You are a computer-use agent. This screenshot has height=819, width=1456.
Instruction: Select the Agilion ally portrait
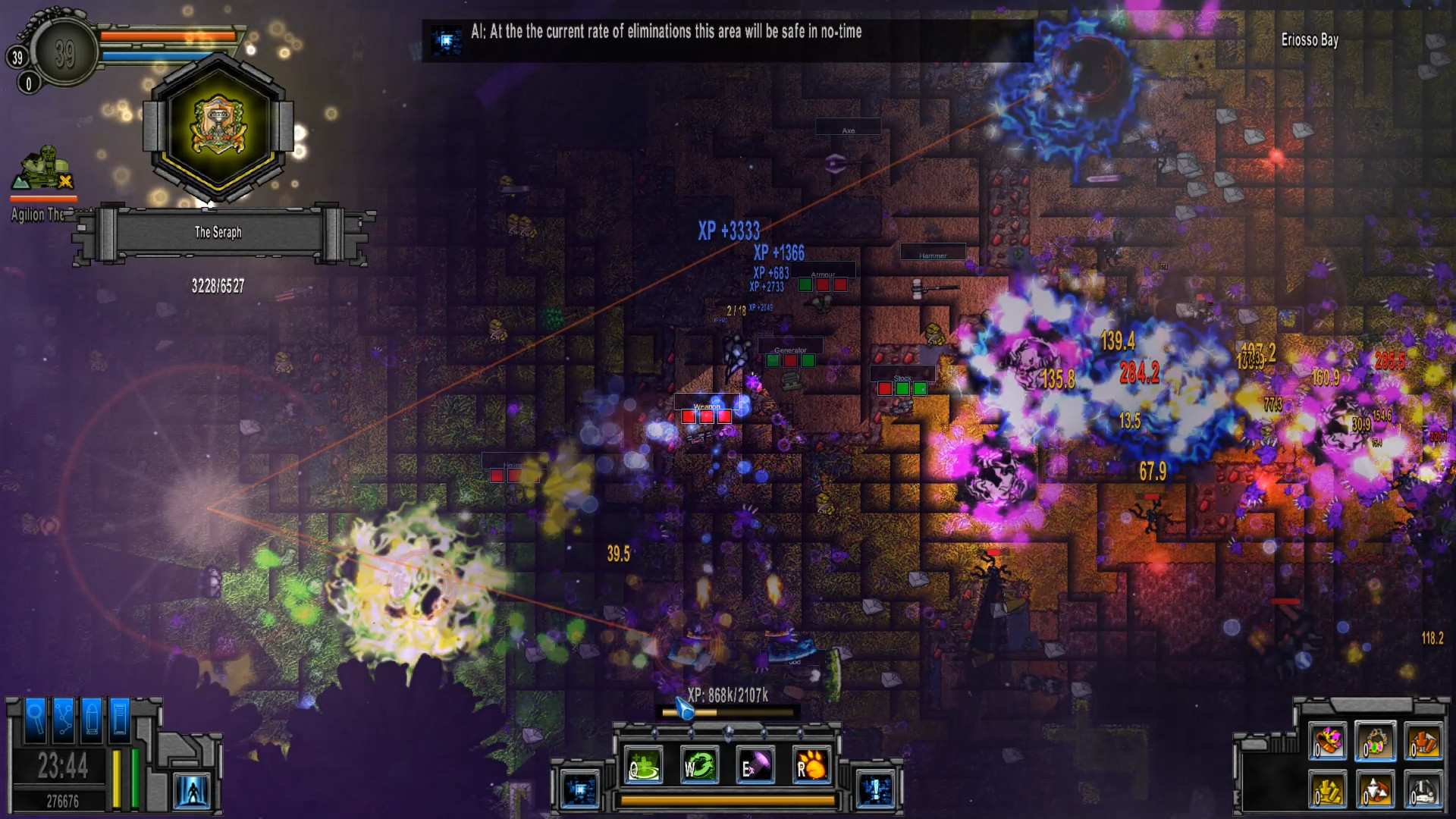pyautogui.click(x=43, y=169)
